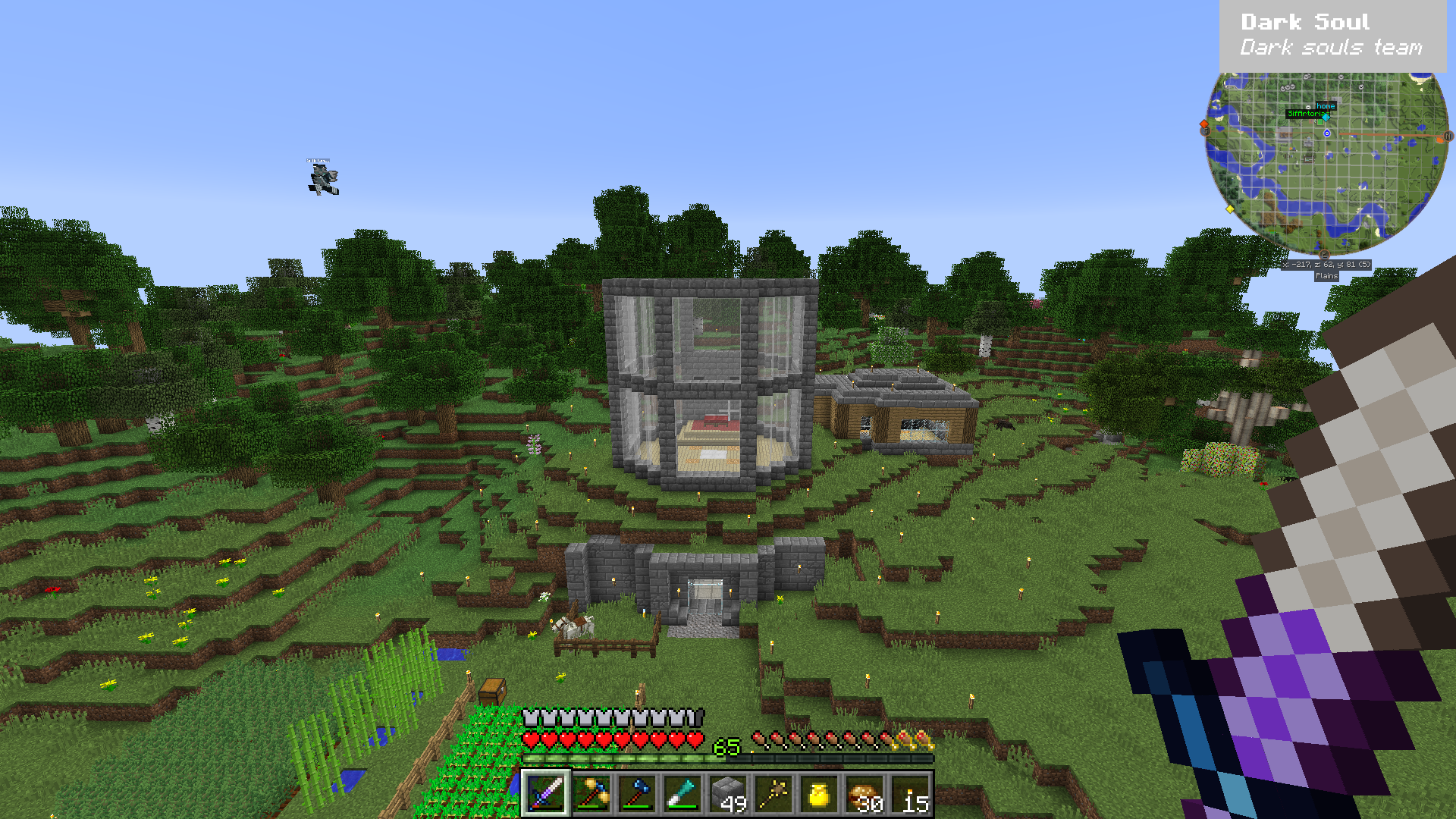Click the SifArtorias player label on minimap

pos(1304,114)
